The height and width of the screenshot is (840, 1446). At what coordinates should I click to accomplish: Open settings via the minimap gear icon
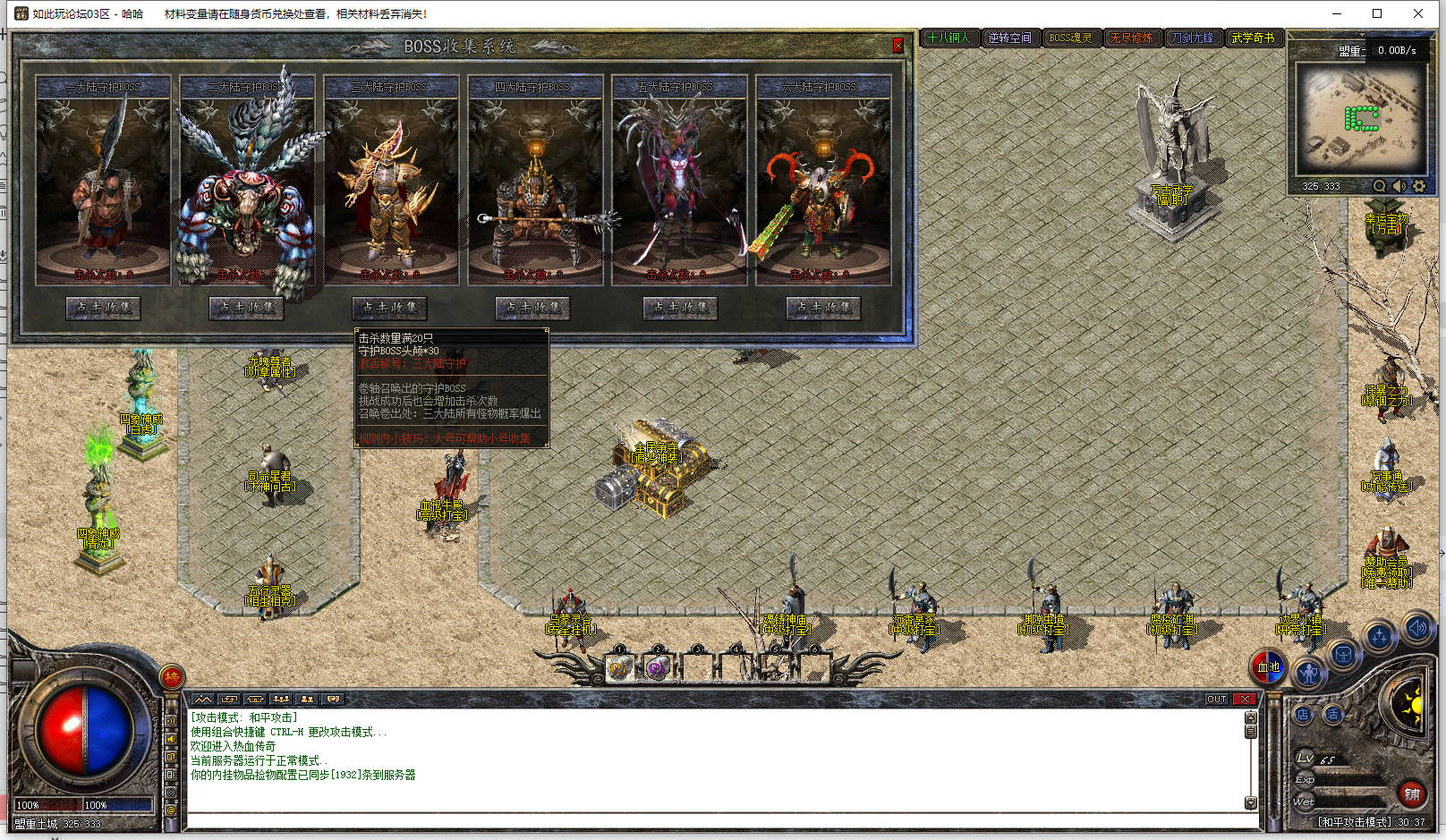coord(1419,186)
